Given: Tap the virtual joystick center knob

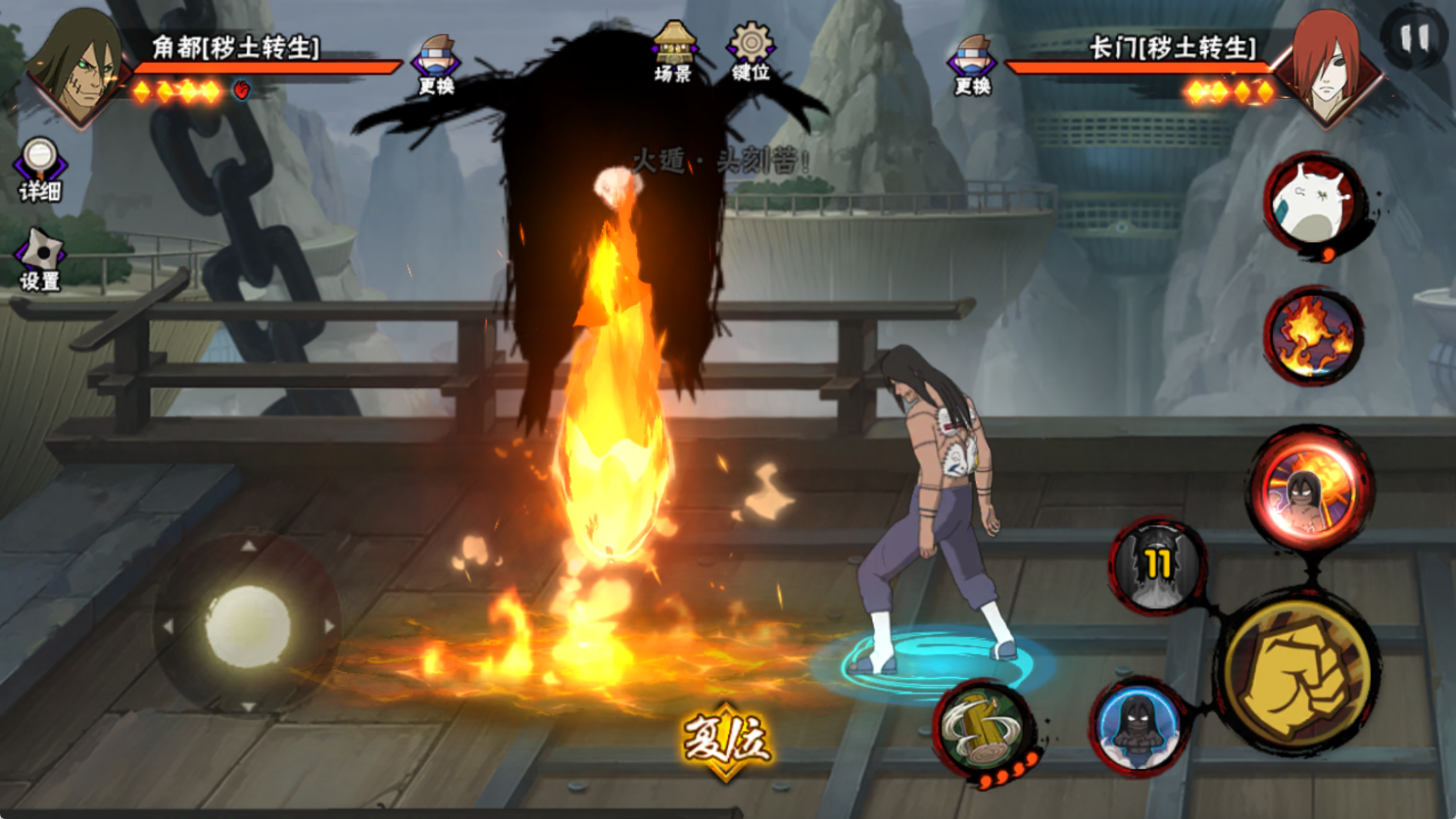Looking at the screenshot, I should pyautogui.click(x=248, y=626).
